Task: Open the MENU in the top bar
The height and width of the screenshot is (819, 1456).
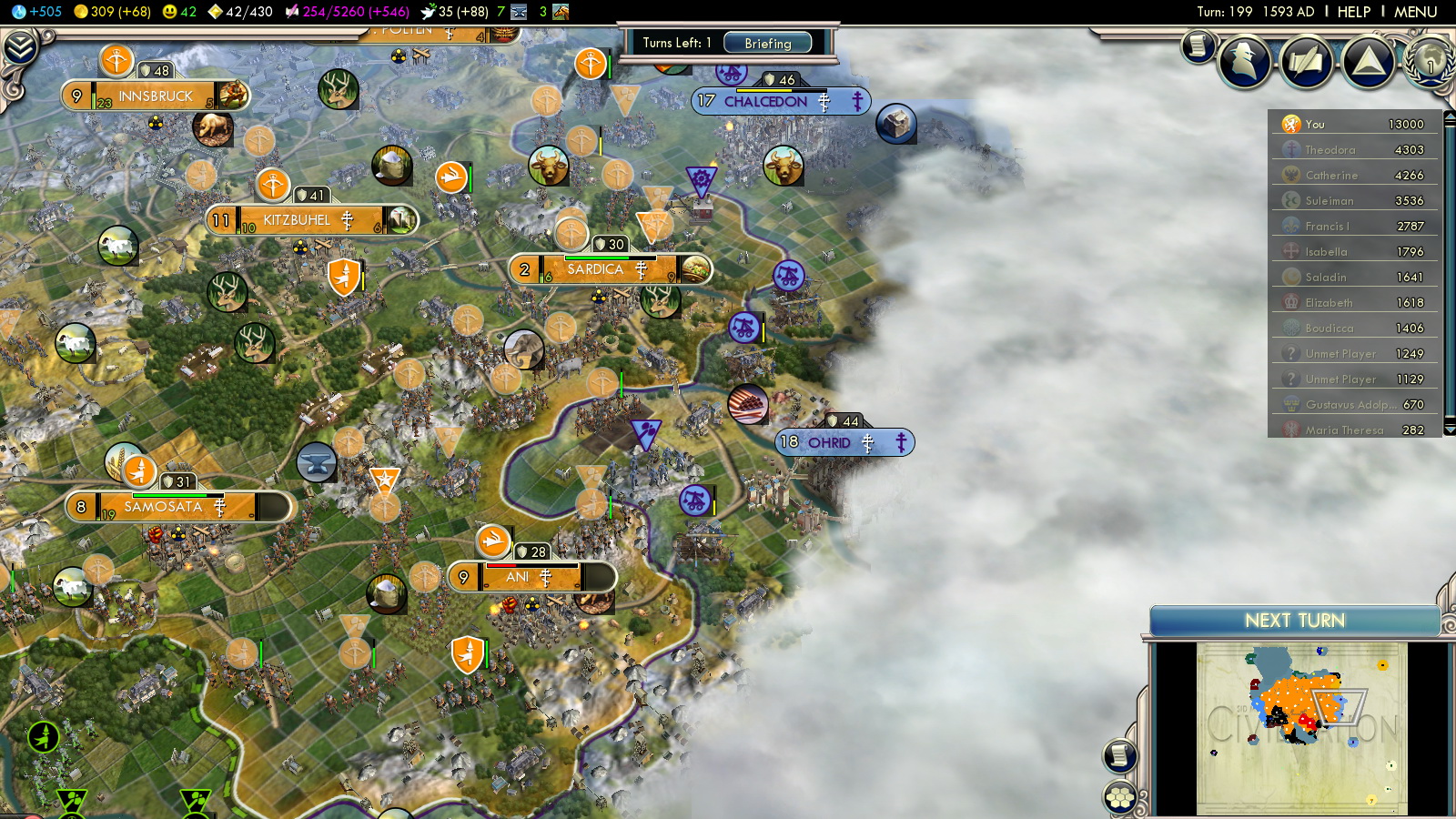Action: click(x=1415, y=12)
